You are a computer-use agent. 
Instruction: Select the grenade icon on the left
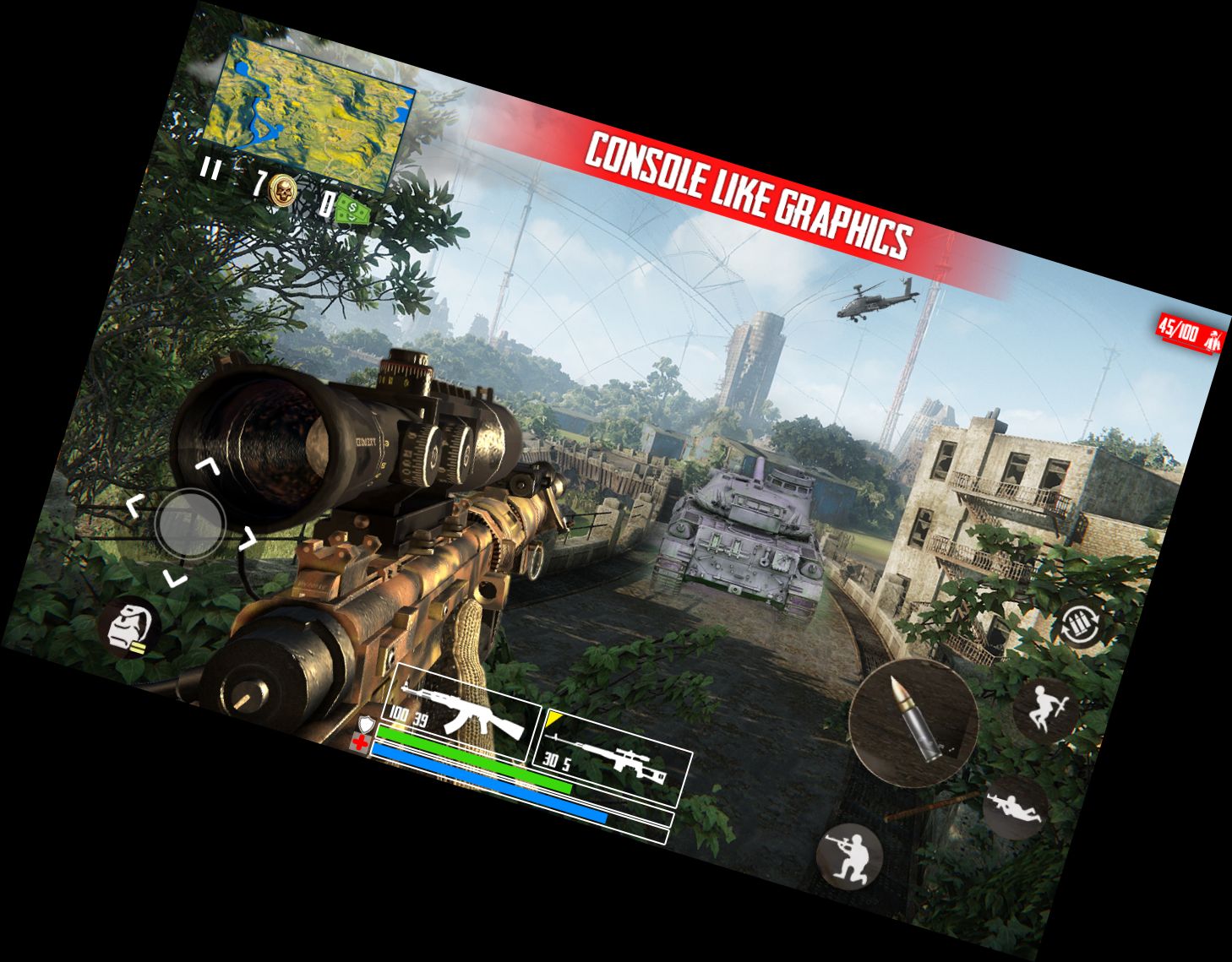pyautogui.click(x=132, y=628)
